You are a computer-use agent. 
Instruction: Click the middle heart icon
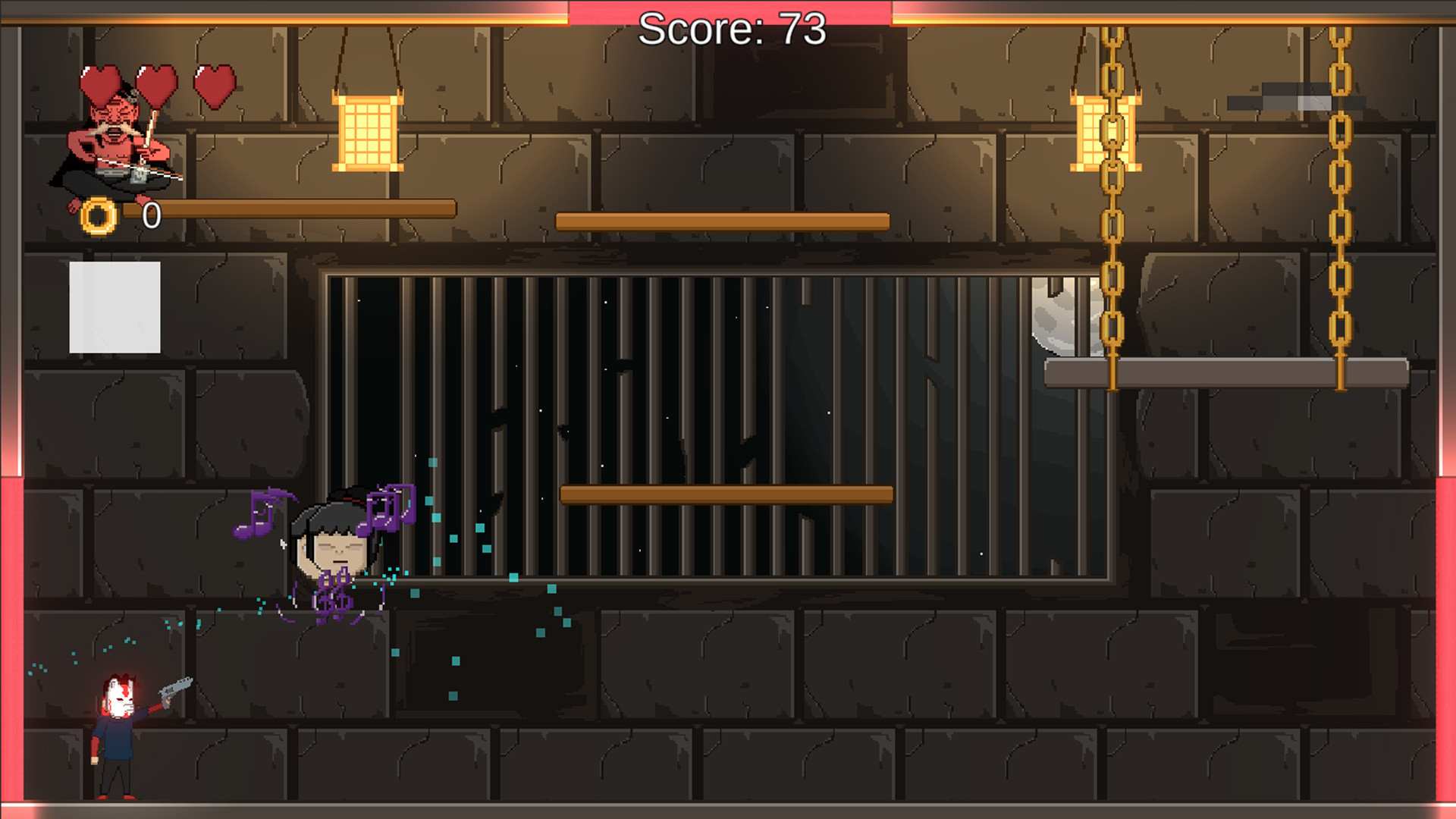[155, 83]
